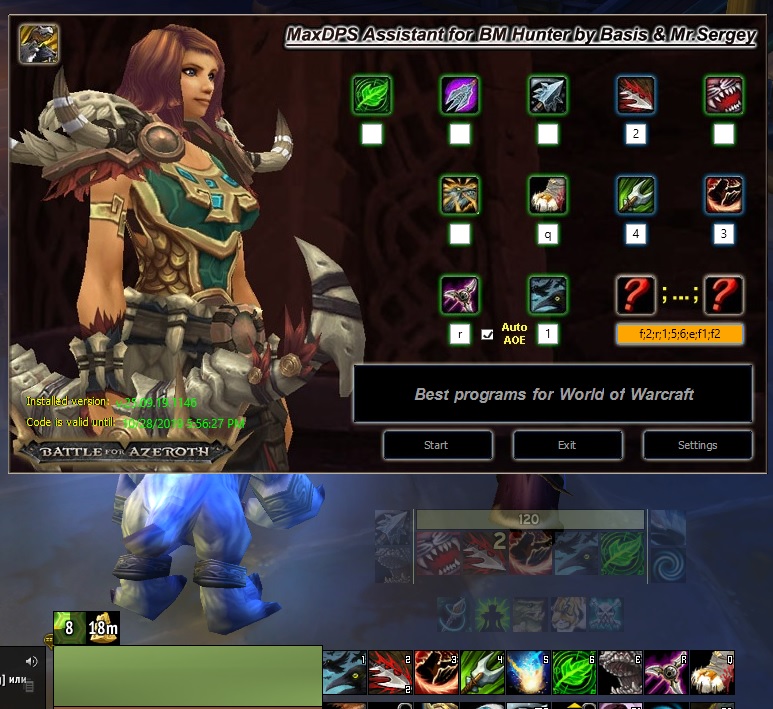The height and width of the screenshot is (709, 773).
Task: Click the key field containing "r"
Action: [x=459, y=335]
